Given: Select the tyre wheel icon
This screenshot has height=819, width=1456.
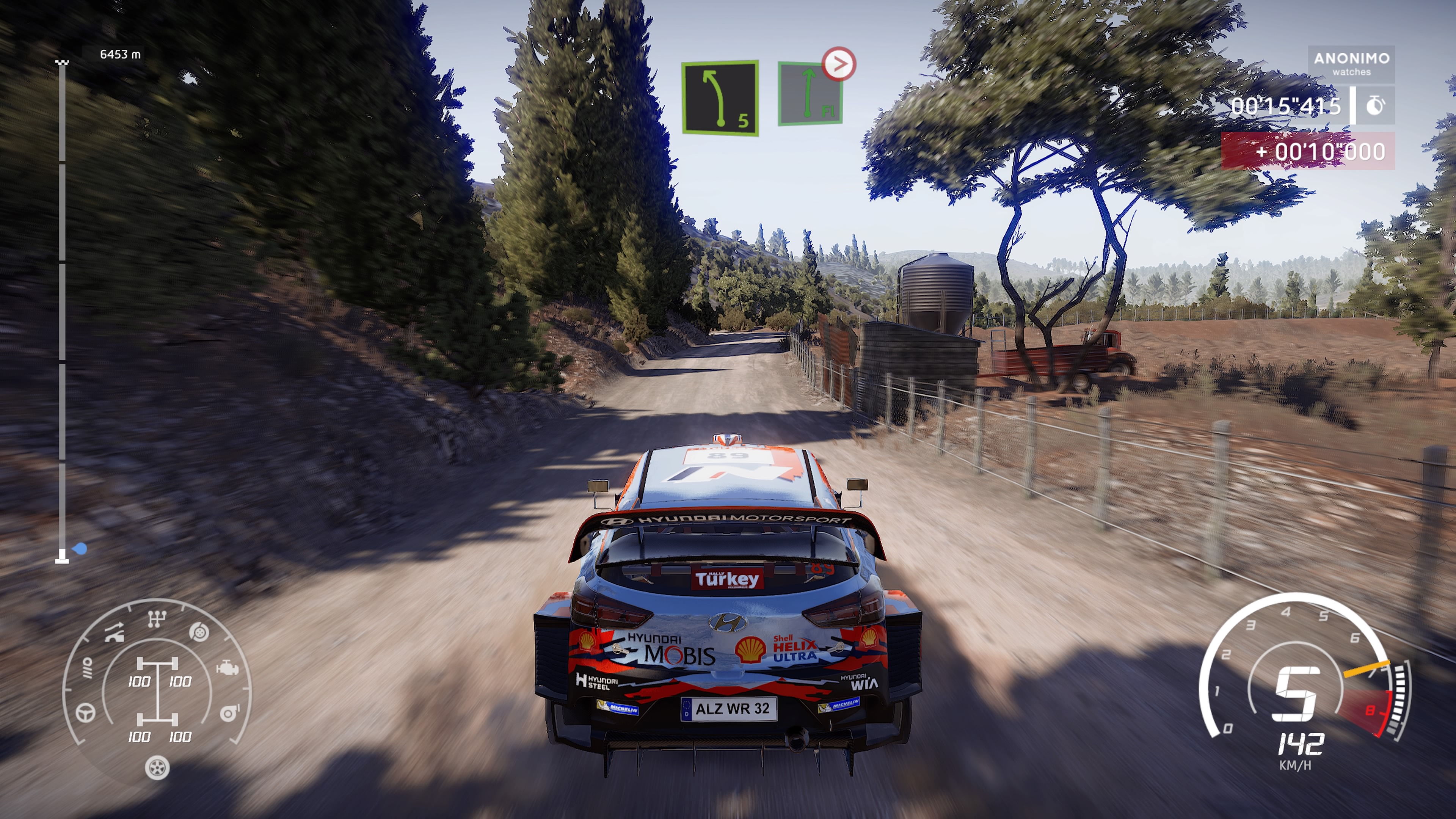Looking at the screenshot, I should (x=157, y=767).
